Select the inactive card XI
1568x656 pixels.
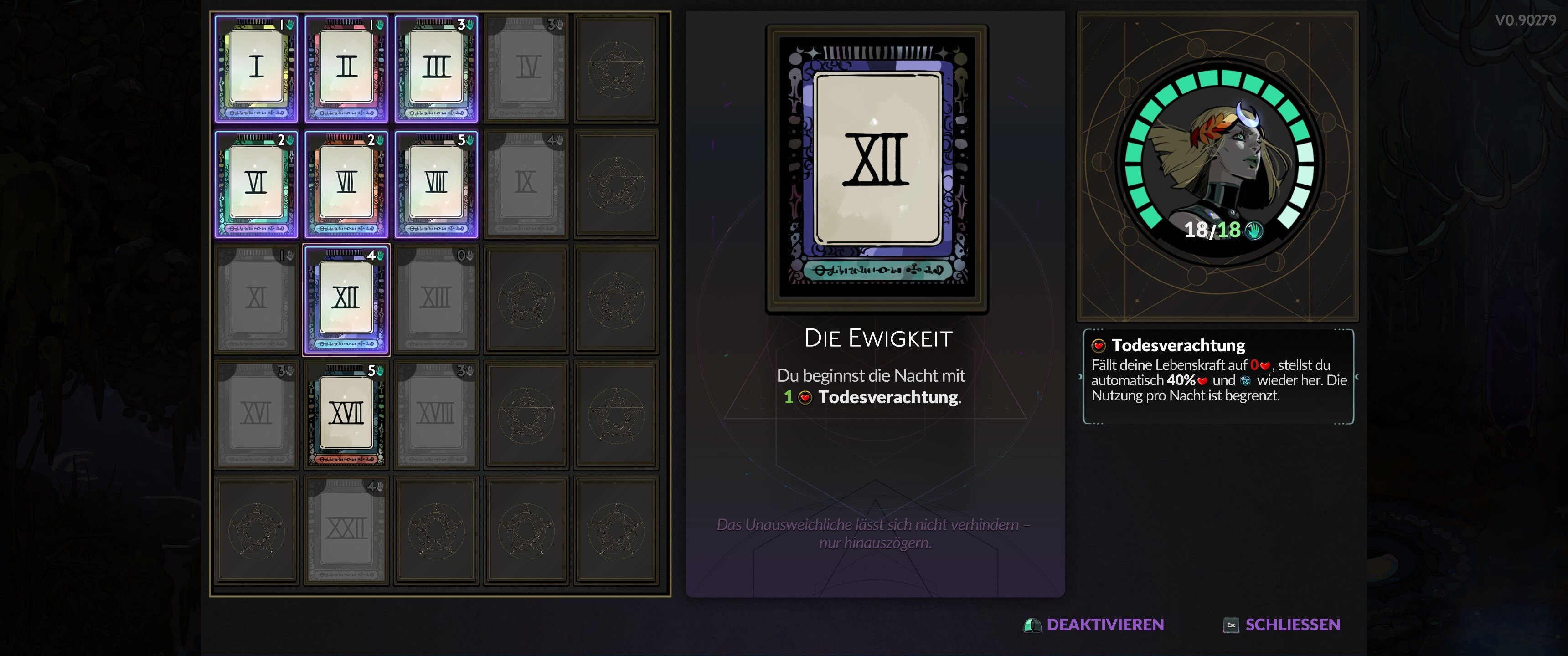click(255, 298)
